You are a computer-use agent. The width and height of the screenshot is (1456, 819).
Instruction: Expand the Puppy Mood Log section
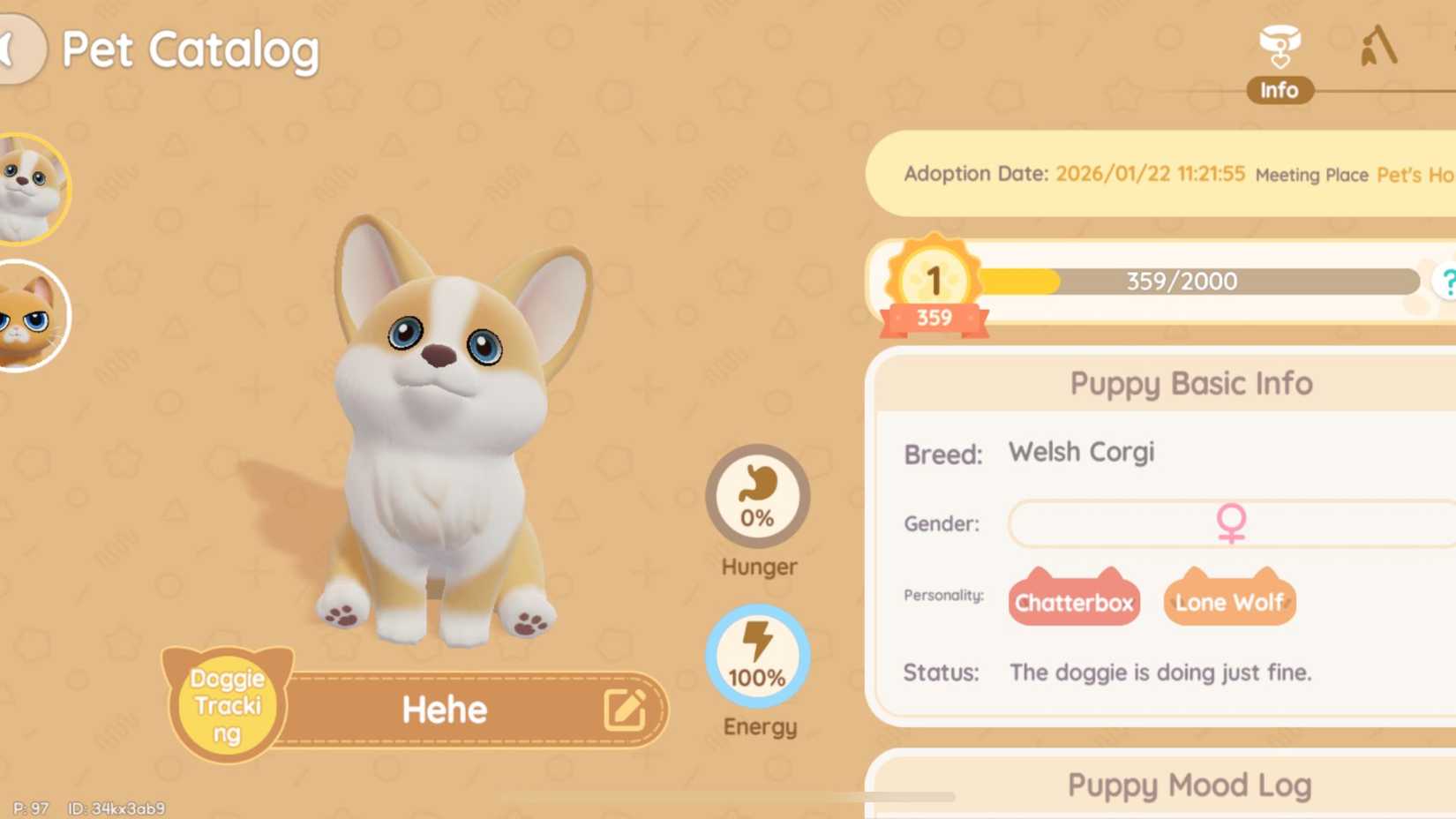(1190, 785)
